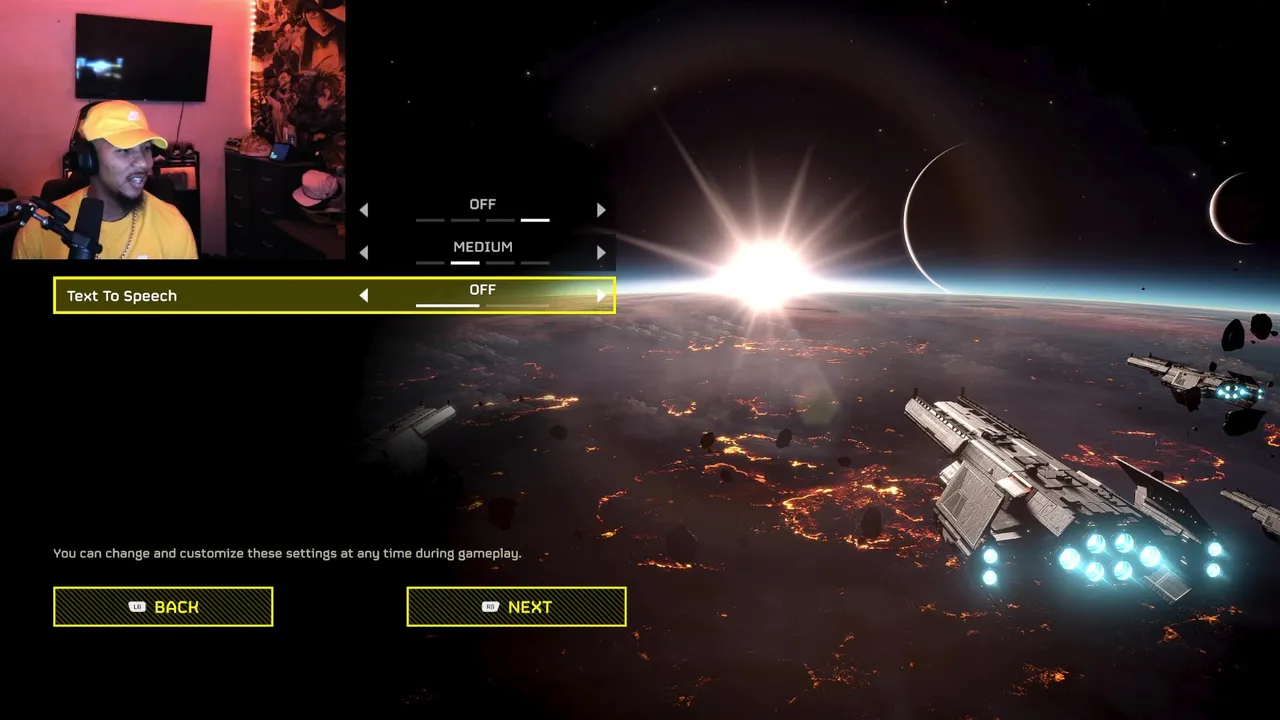Screen dimensions: 1280x720
Task: Continue with the NEXT button
Action: point(516,607)
